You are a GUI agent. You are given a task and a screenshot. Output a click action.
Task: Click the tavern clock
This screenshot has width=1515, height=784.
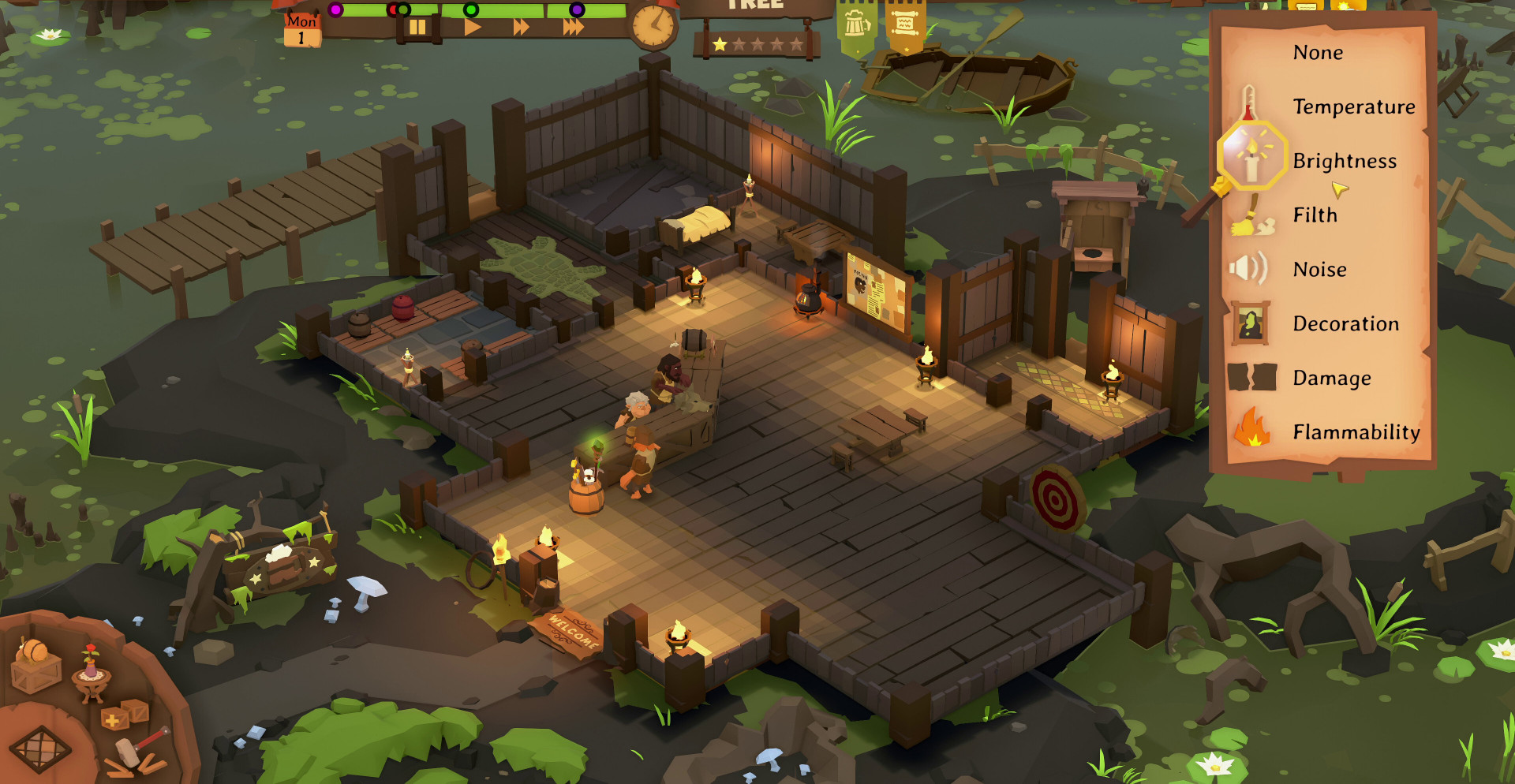[x=654, y=25]
